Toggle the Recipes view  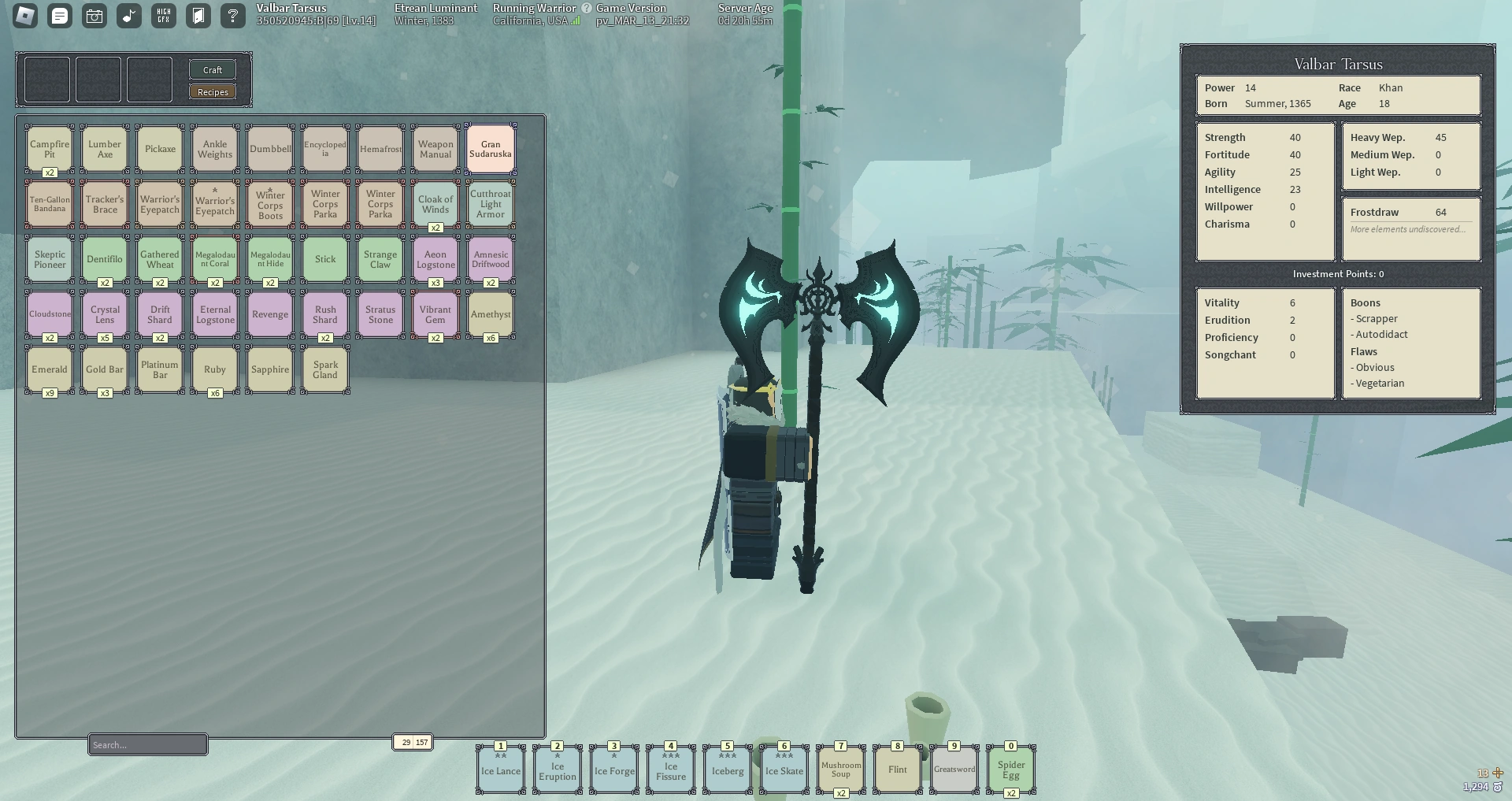tap(211, 91)
